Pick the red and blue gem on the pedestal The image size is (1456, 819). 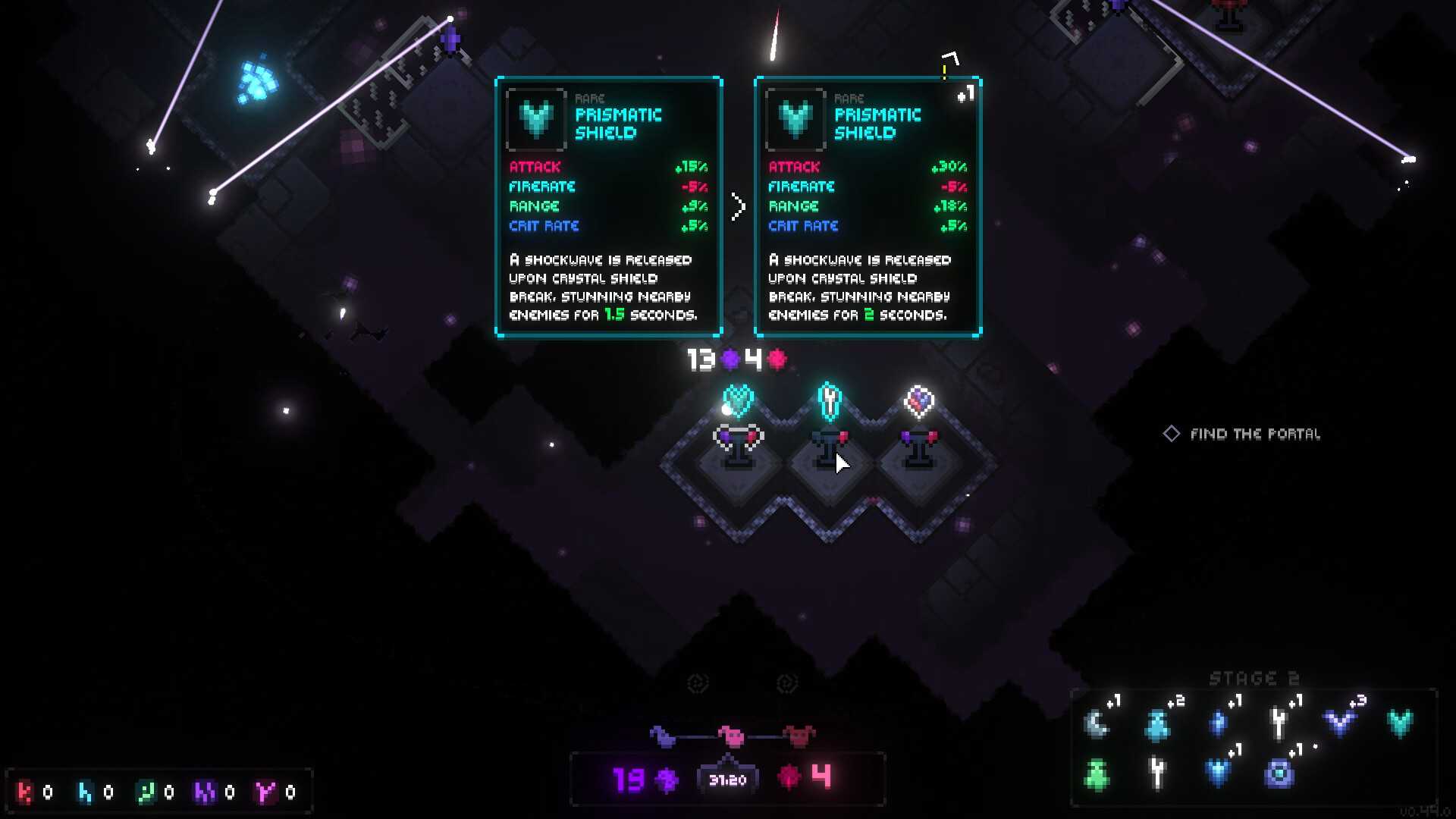(919, 400)
